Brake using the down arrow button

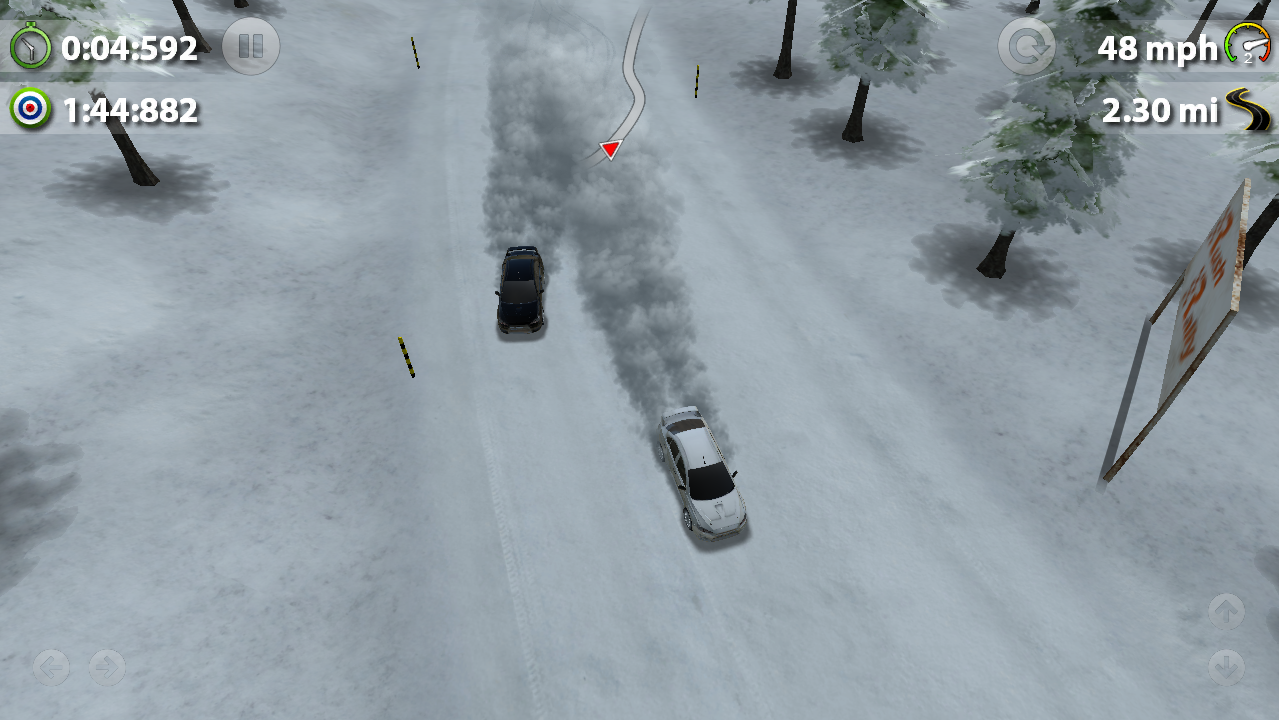[x=1226, y=666]
